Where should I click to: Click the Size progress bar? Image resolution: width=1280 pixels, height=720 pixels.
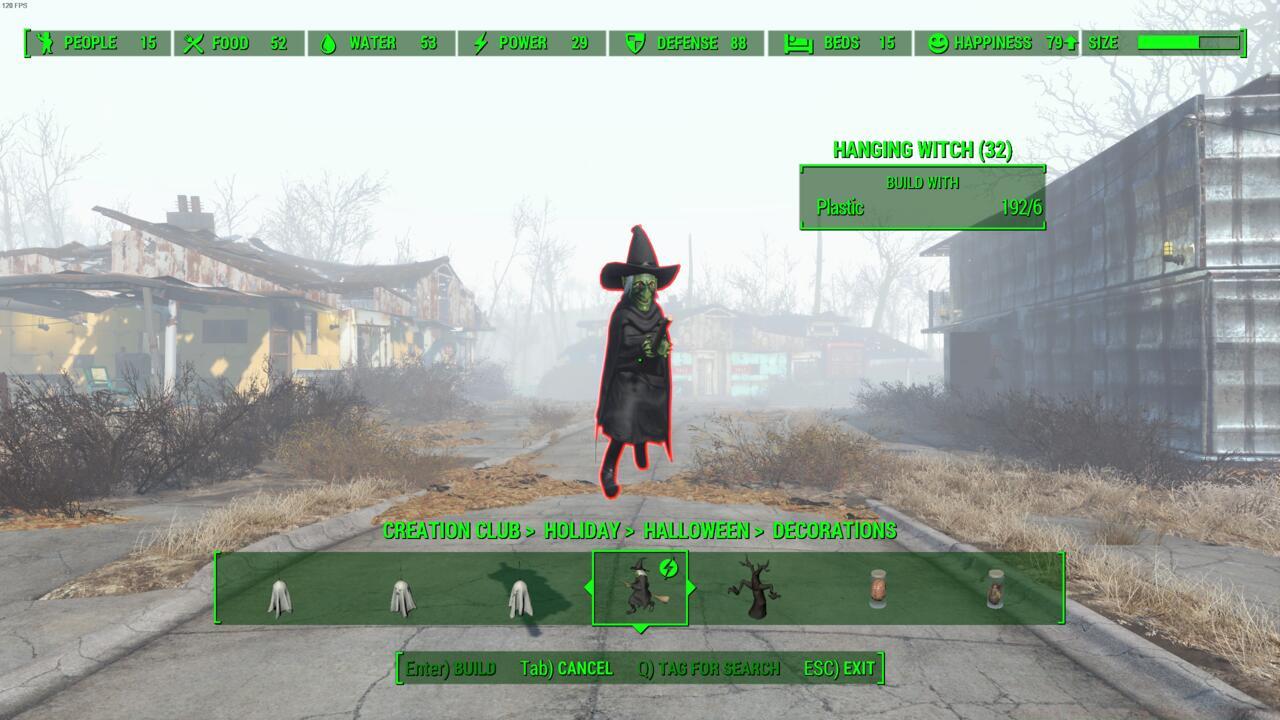(x=1190, y=43)
